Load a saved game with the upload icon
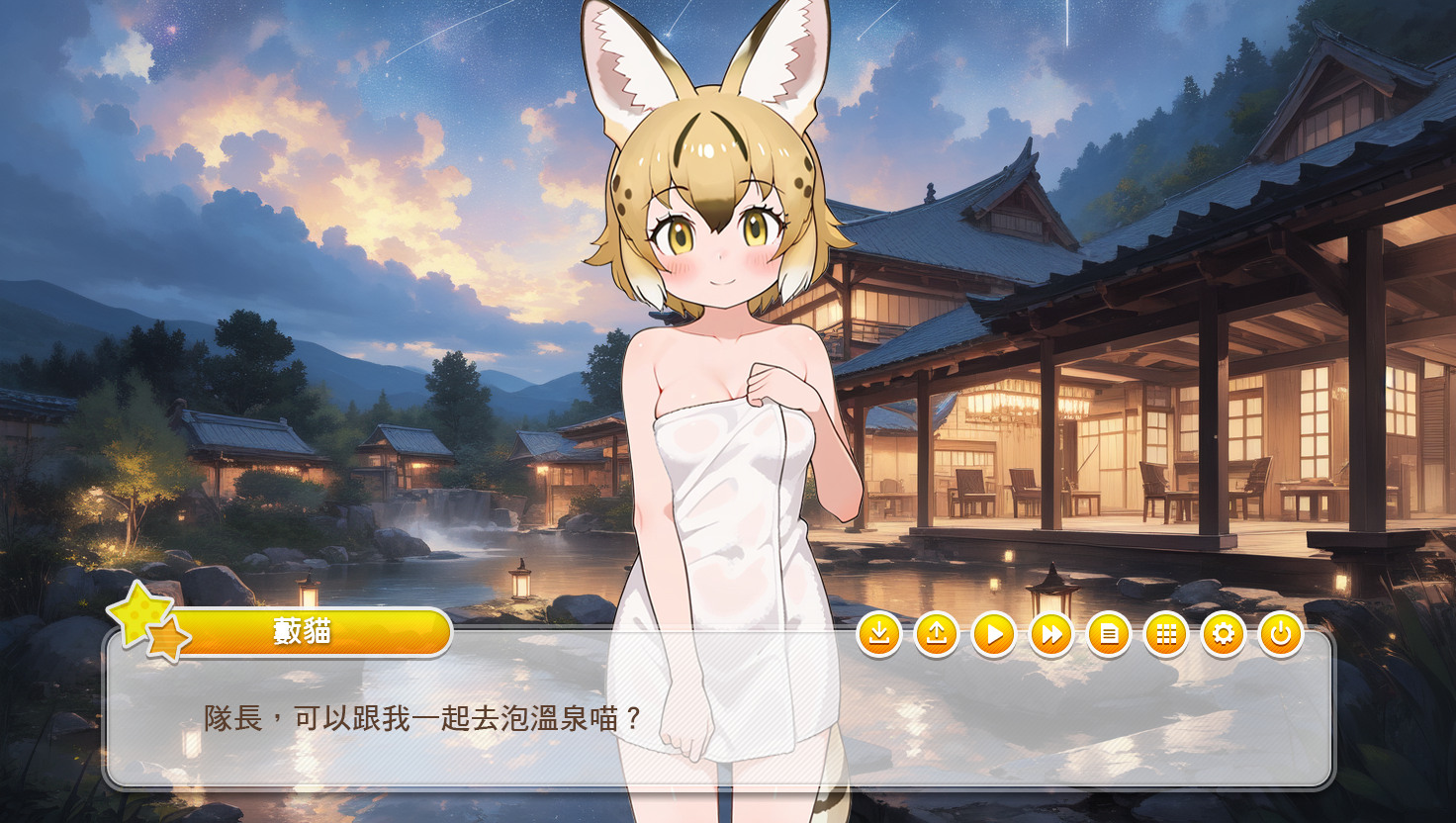Viewport: 1456px width, 823px height. (x=938, y=634)
